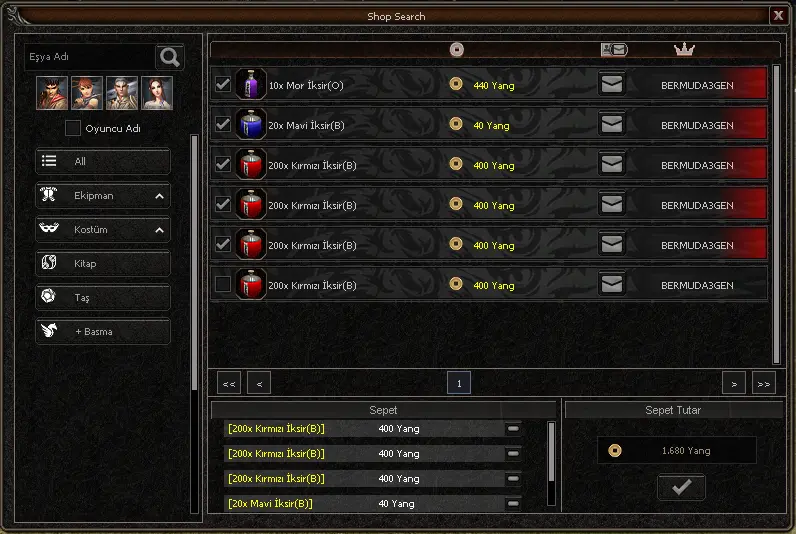This screenshot has height=534, width=796.
Task: Toggle the Oyuncu Adı checkbox
Action: (x=73, y=128)
